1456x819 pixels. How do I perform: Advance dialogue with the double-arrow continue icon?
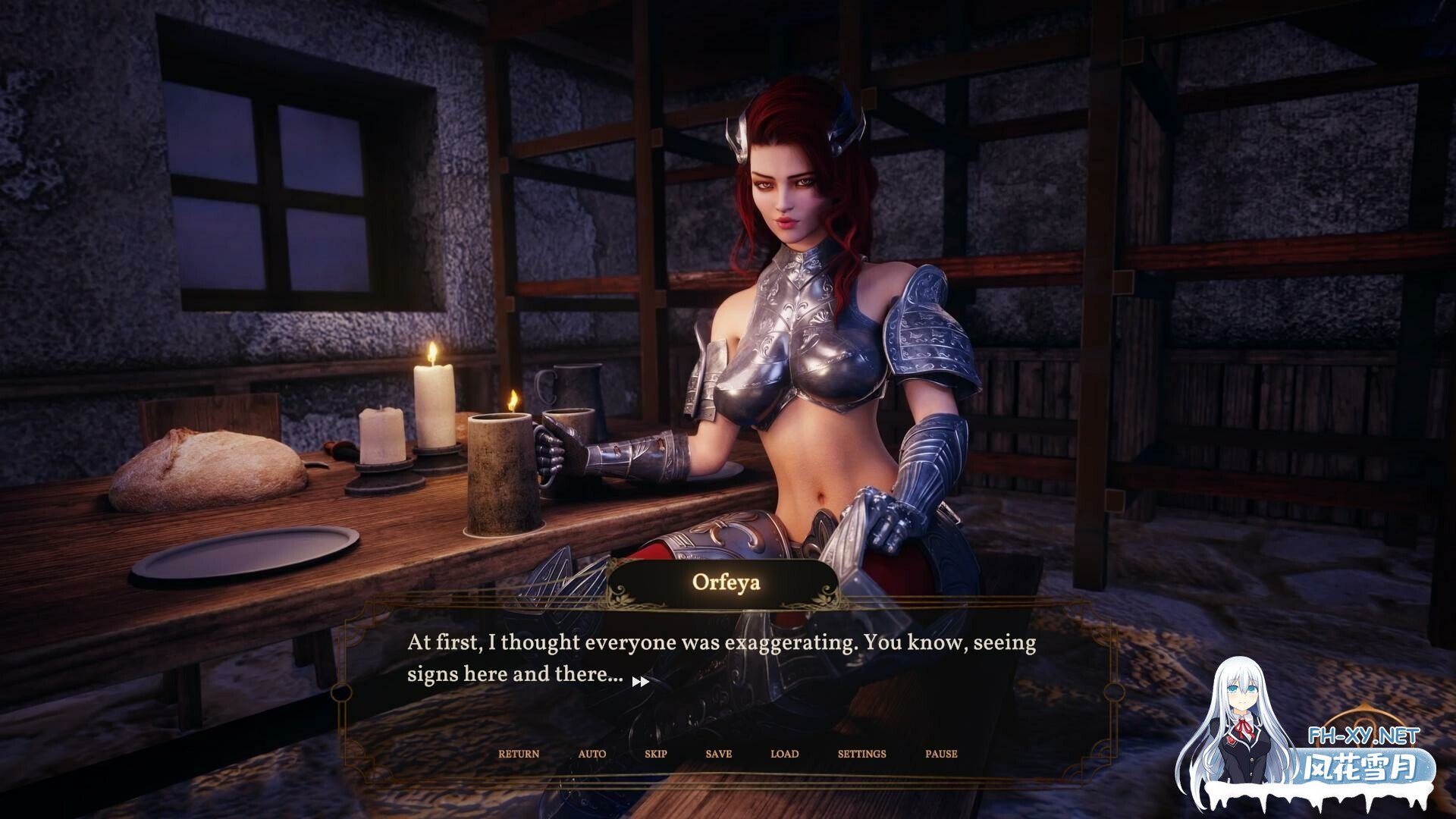[x=641, y=682]
